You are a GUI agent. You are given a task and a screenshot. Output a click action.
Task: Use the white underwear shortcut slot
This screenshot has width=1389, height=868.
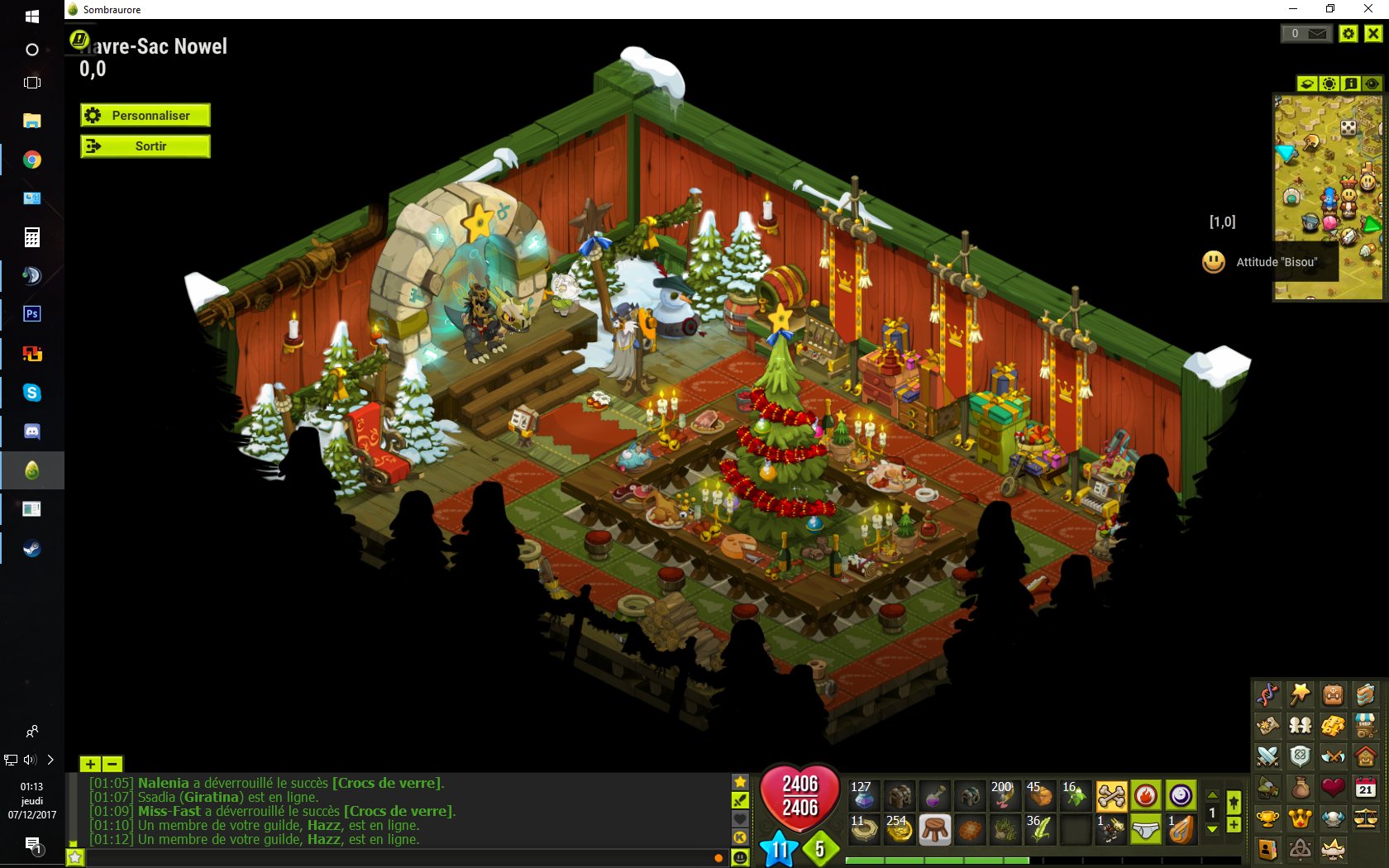[1145, 829]
